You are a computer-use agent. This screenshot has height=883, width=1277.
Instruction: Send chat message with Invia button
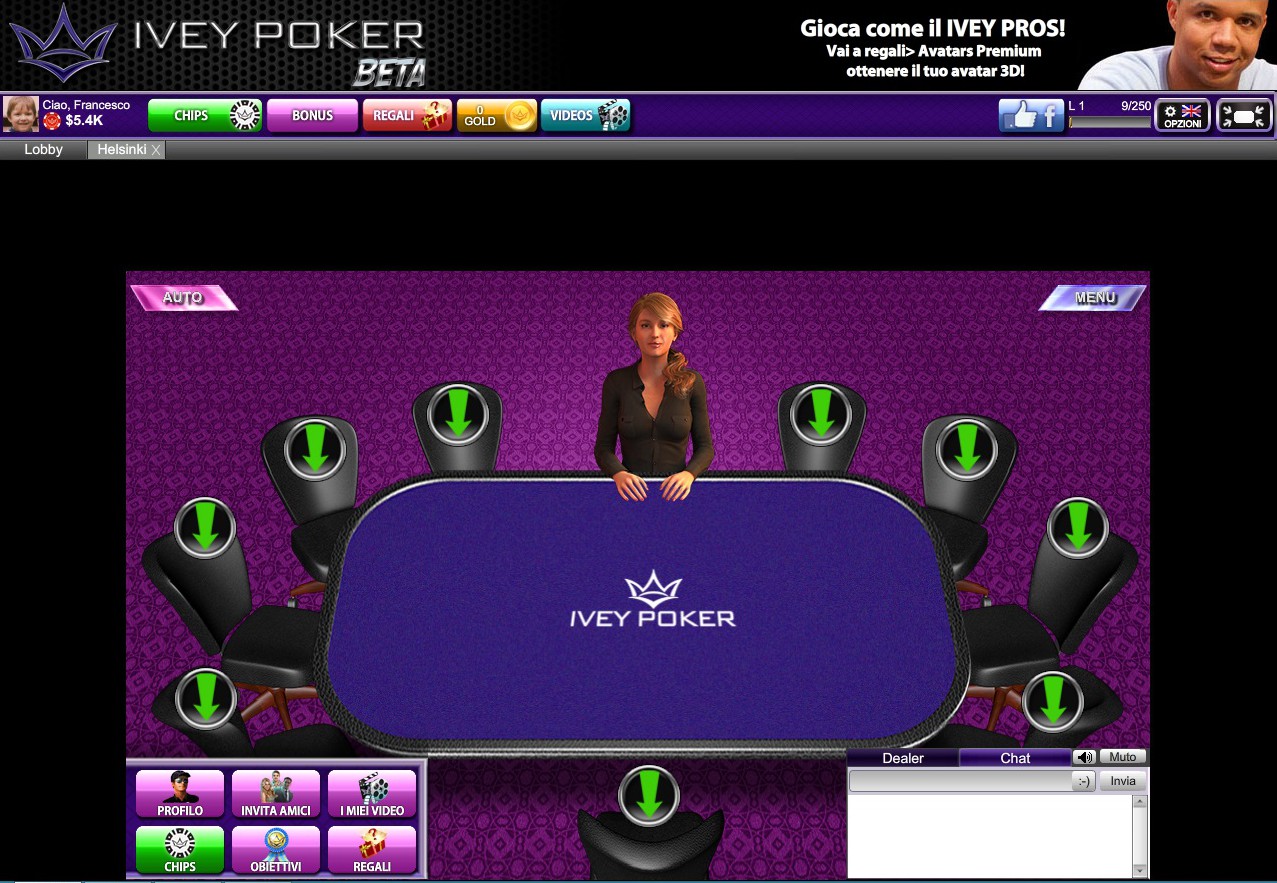[1123, 781]
